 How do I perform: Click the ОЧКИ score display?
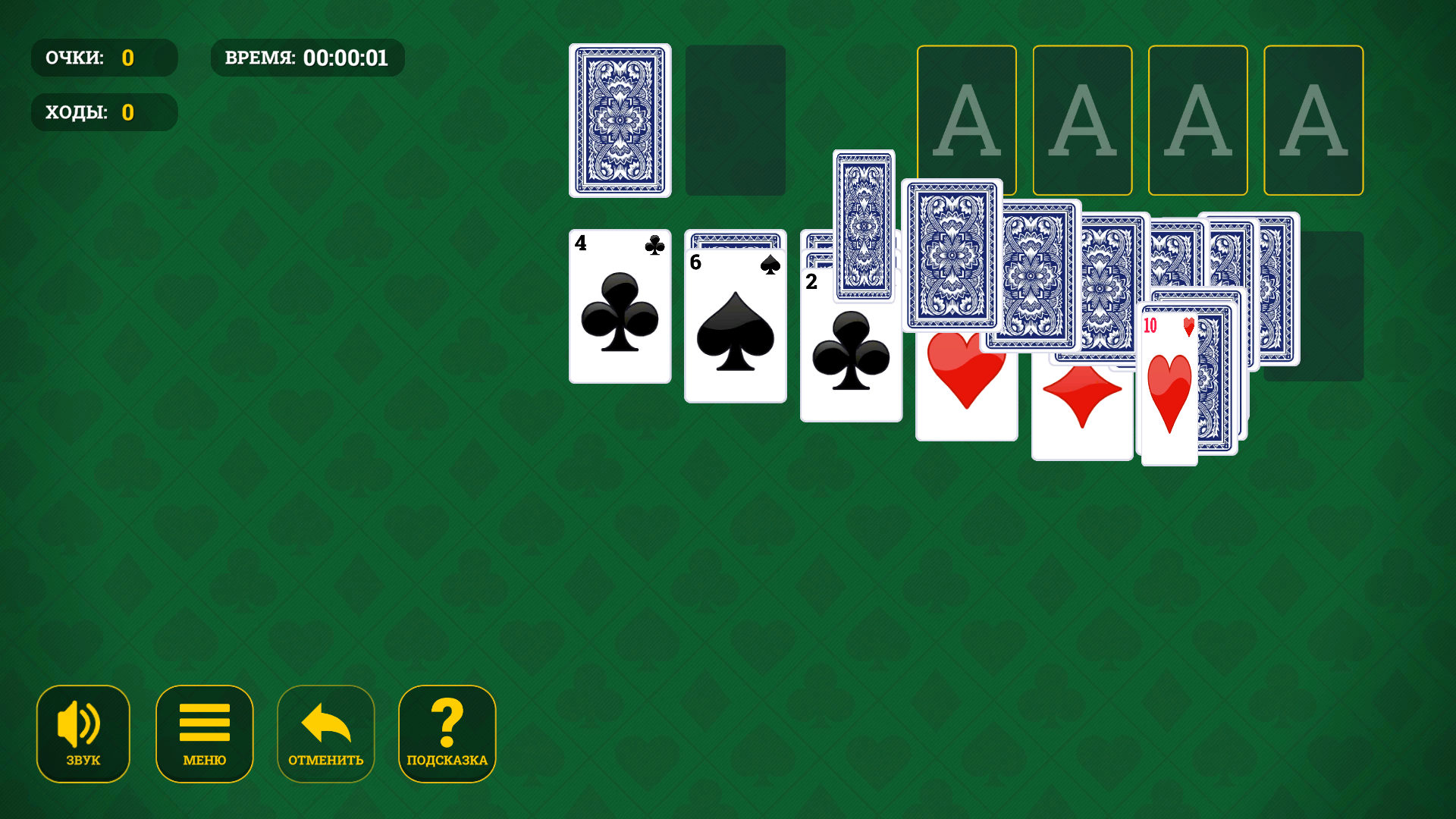pos(104,57)
